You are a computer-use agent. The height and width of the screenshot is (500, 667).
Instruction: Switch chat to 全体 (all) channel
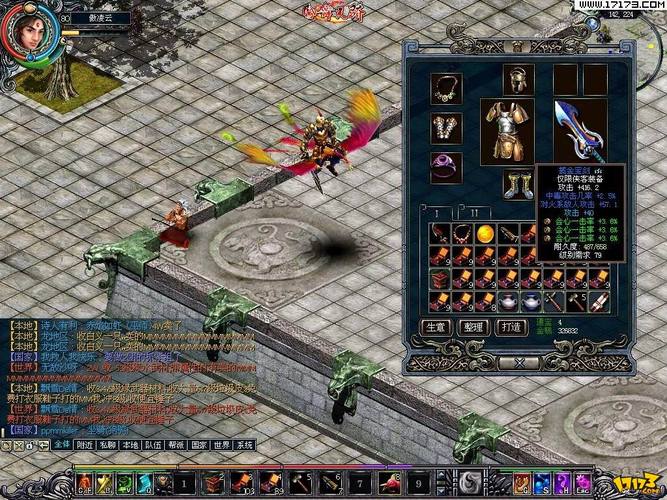coord(61,443)
